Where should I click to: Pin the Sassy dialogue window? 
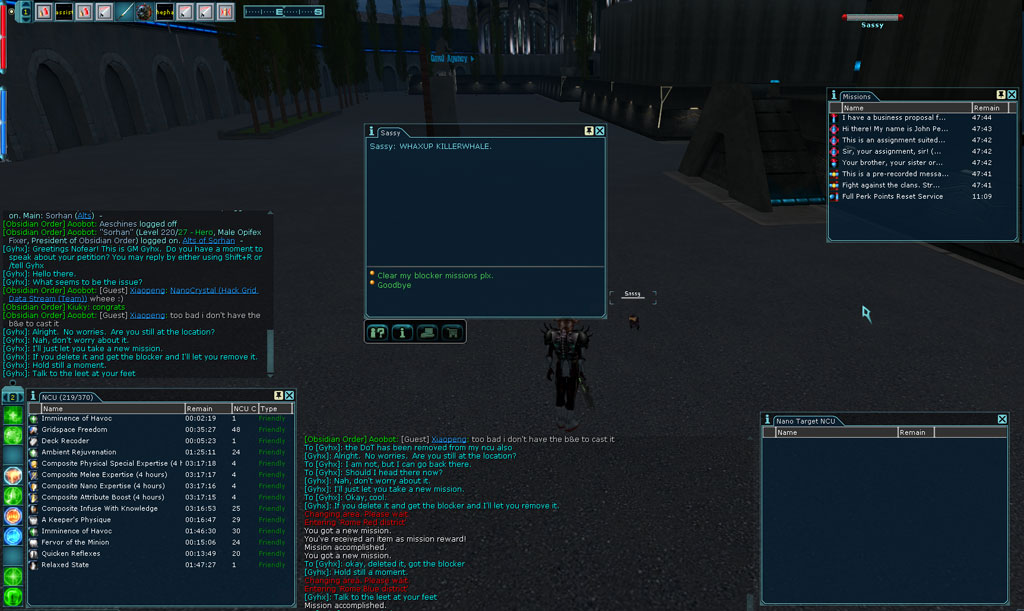pyautogui.click(x=589, y=131)
